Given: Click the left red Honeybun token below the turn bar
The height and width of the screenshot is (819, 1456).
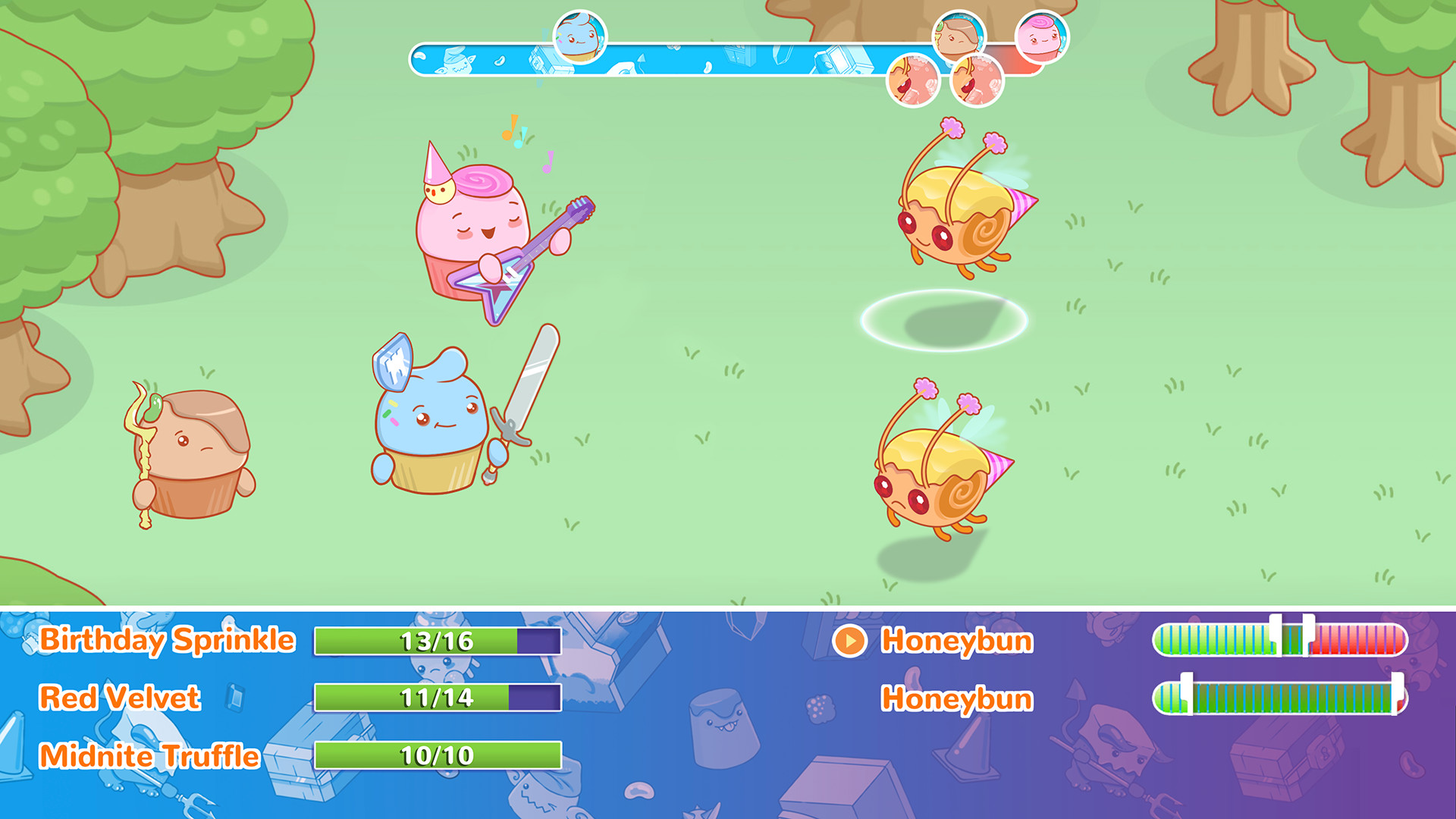Looking at the screenshot, I should click(x=913, y=80).
